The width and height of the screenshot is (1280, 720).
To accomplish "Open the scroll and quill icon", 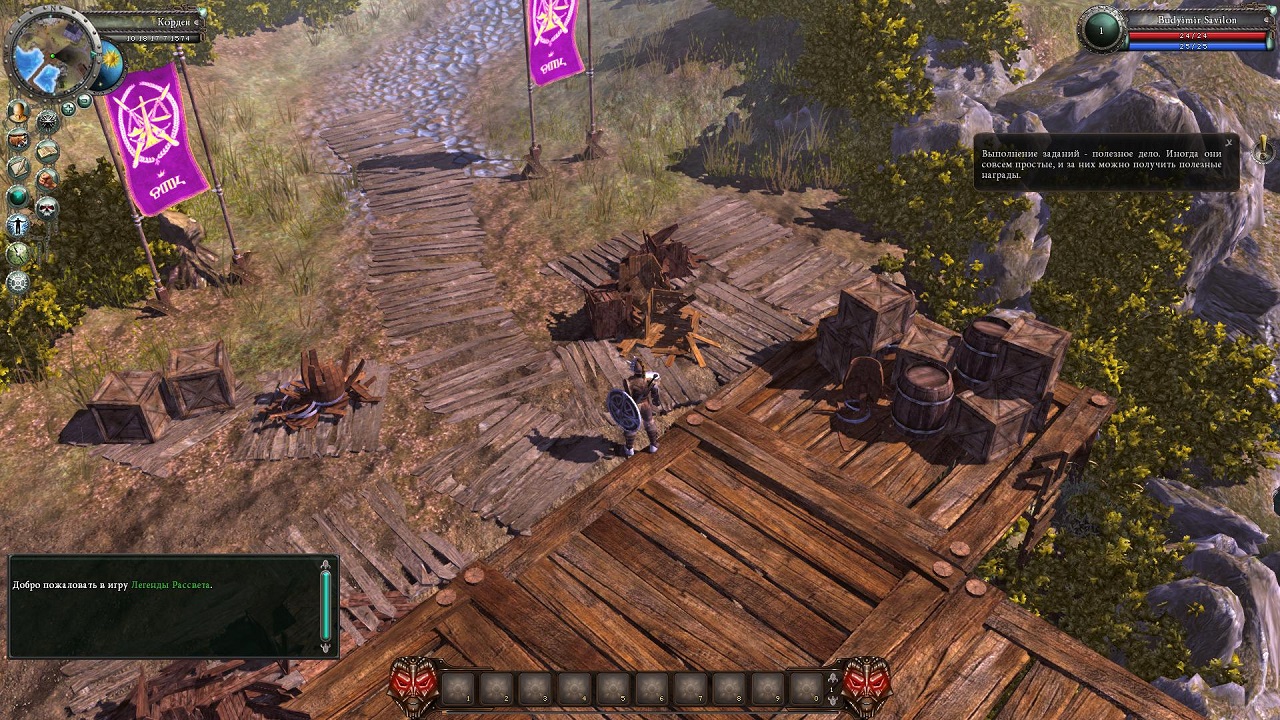I will point(18,168).
